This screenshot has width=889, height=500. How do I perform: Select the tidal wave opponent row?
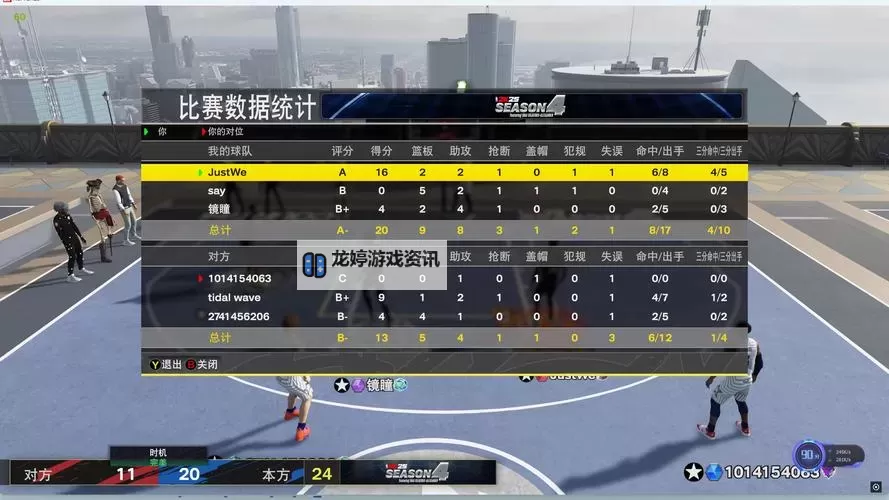pyautogui.click(x=444, y=297)
